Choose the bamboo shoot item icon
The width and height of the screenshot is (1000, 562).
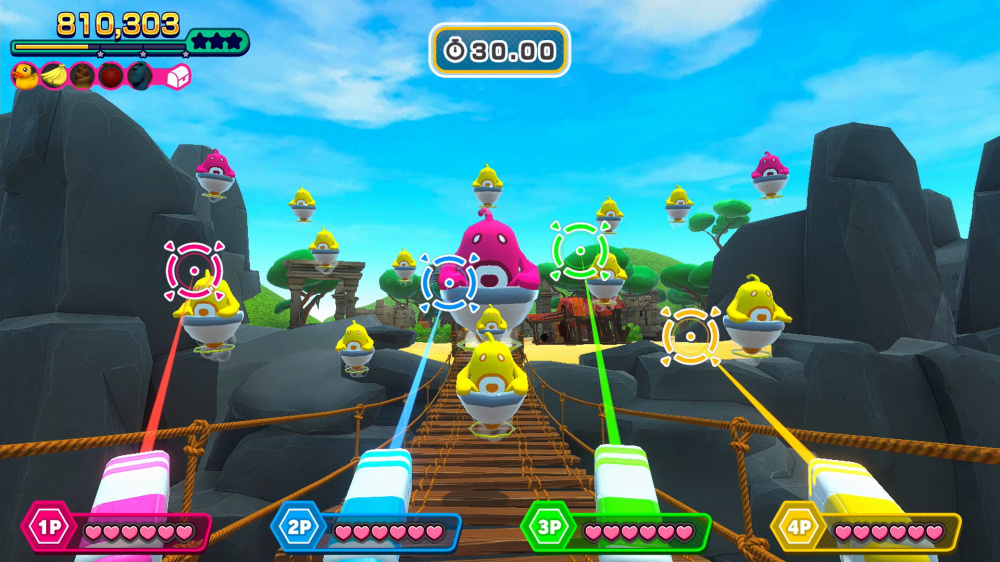point(82,75)
